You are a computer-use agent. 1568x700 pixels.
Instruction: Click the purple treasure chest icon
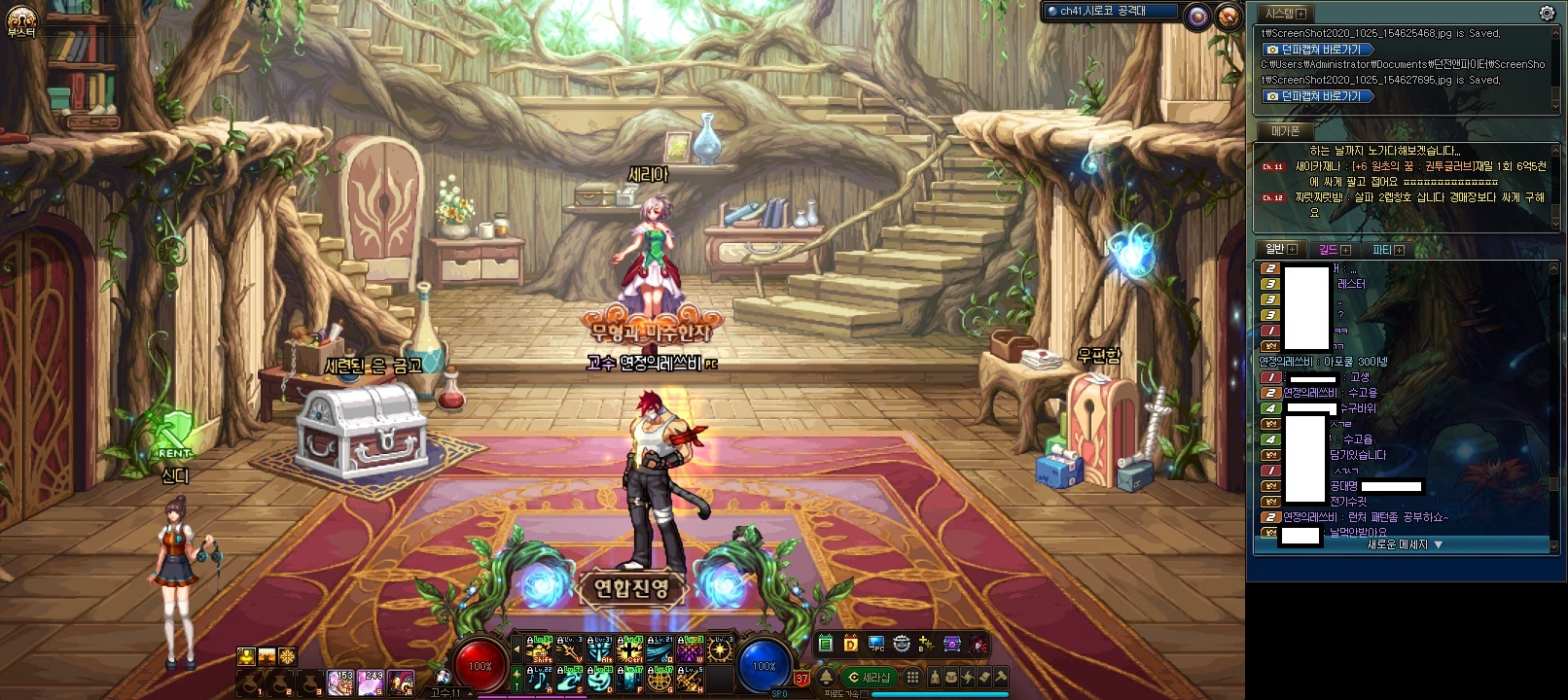click(953, 644)
